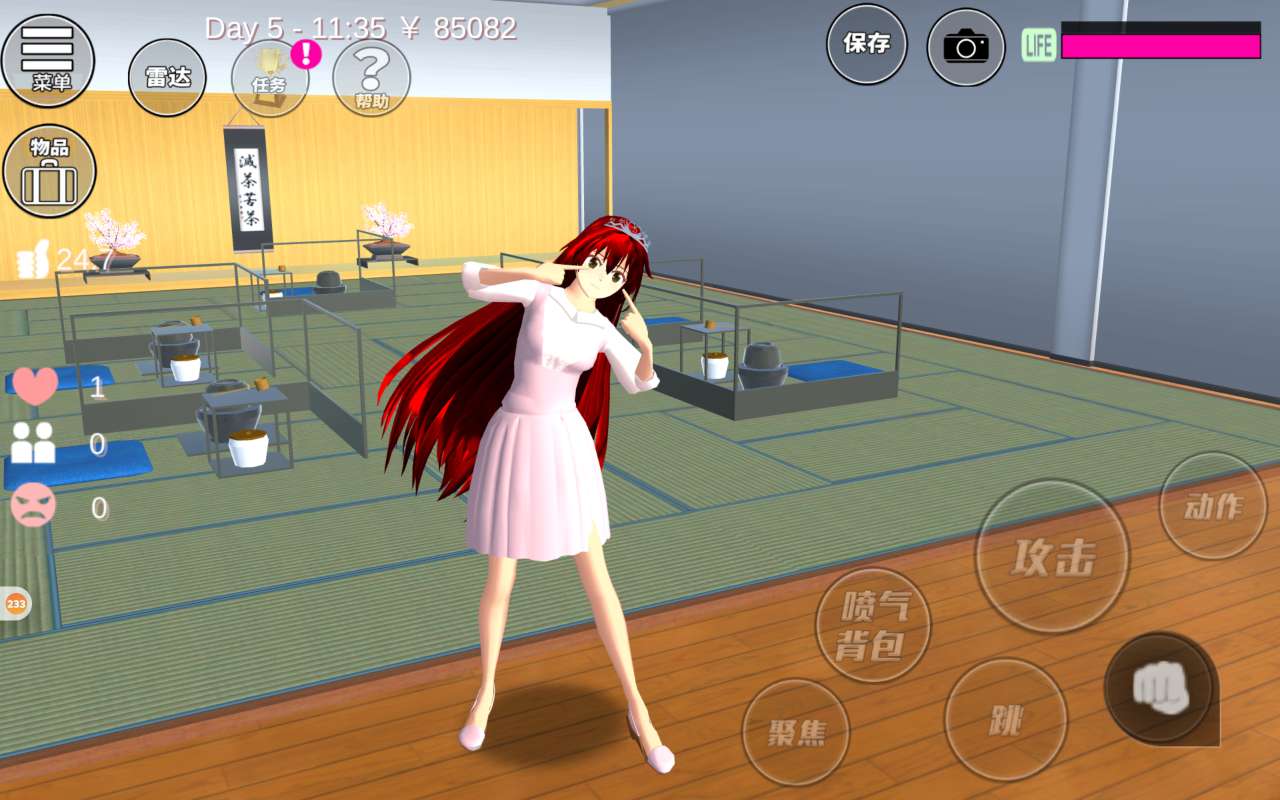Activate the 喷气背包 jetpack

coord(873,625)
